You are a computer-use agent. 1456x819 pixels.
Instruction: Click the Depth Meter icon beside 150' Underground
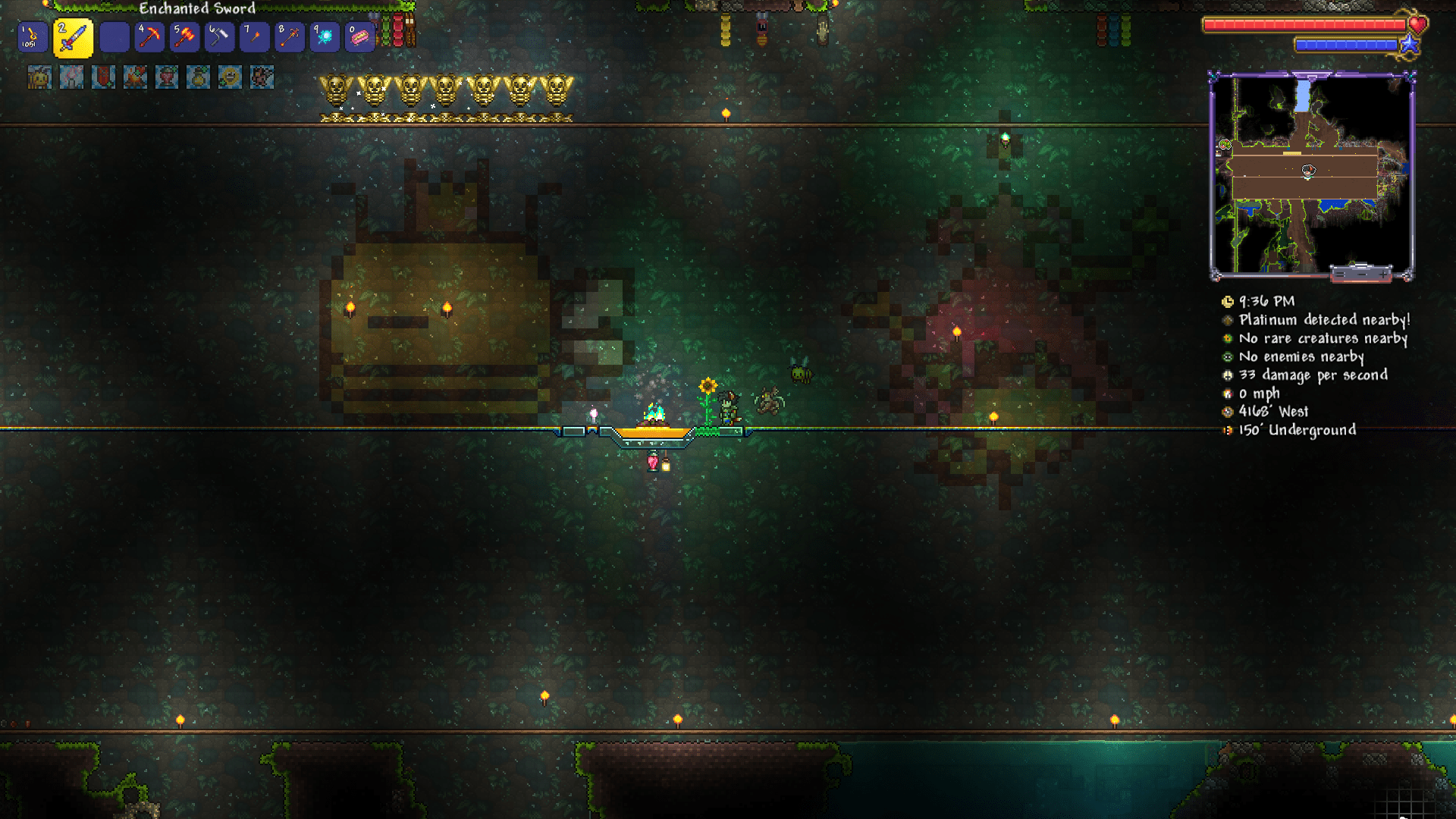1228,430
